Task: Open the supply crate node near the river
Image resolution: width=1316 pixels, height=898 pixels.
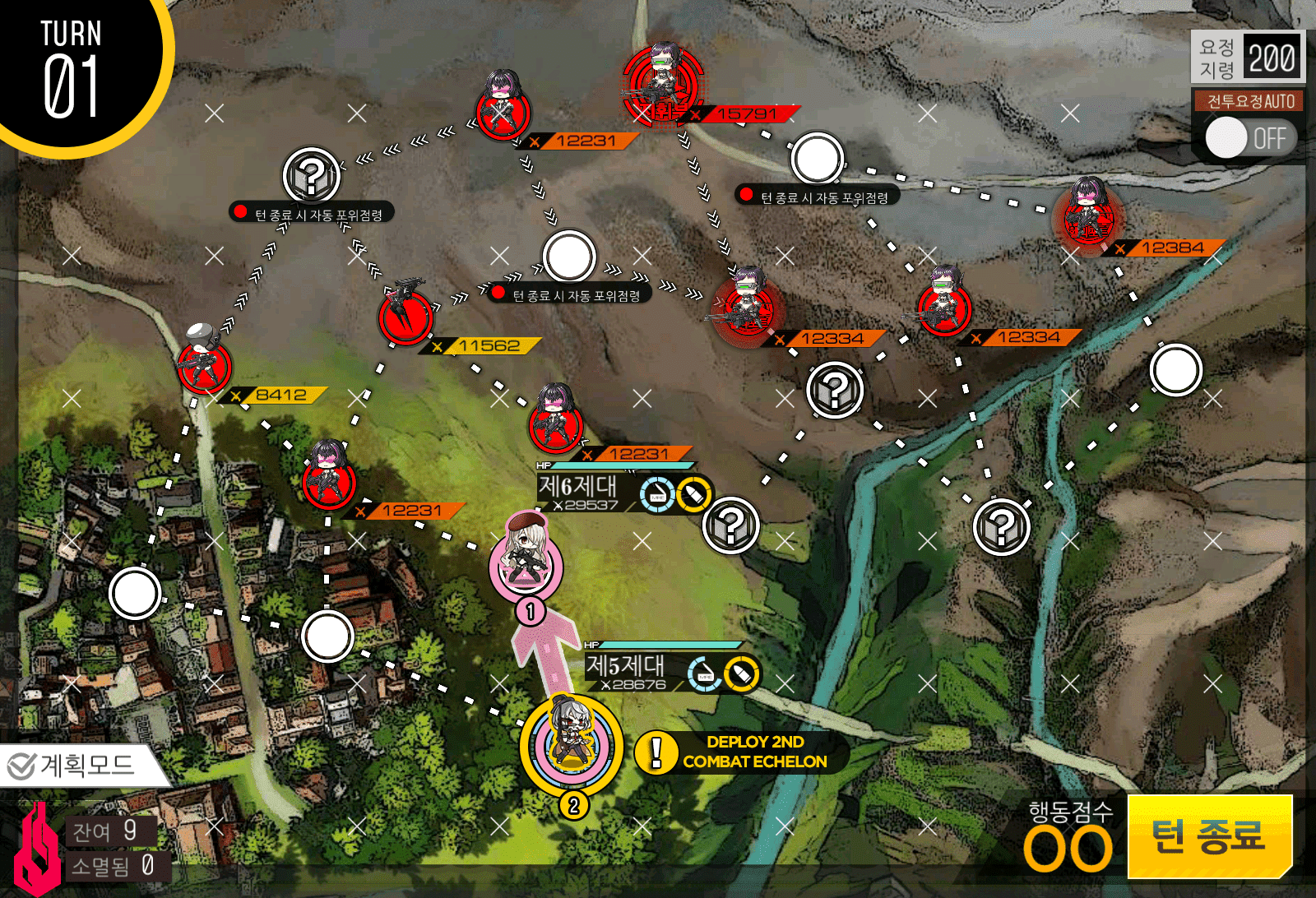Action: pos(1000,529)
